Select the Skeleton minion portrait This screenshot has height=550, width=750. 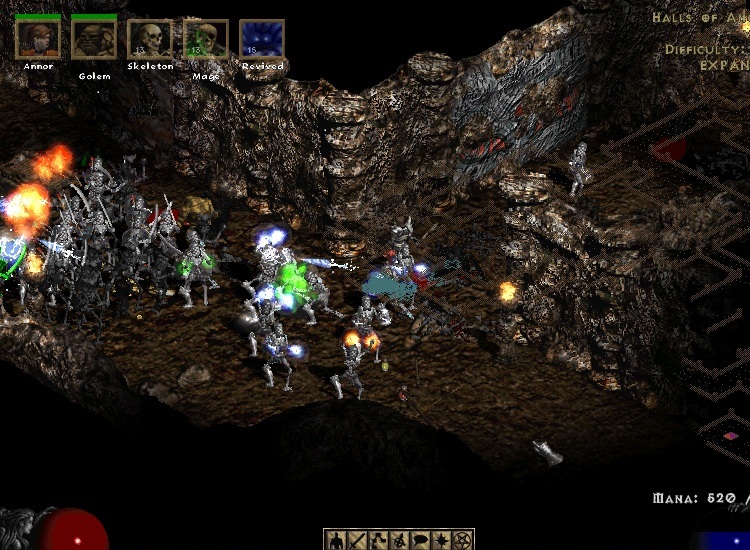tap(150, 39)
